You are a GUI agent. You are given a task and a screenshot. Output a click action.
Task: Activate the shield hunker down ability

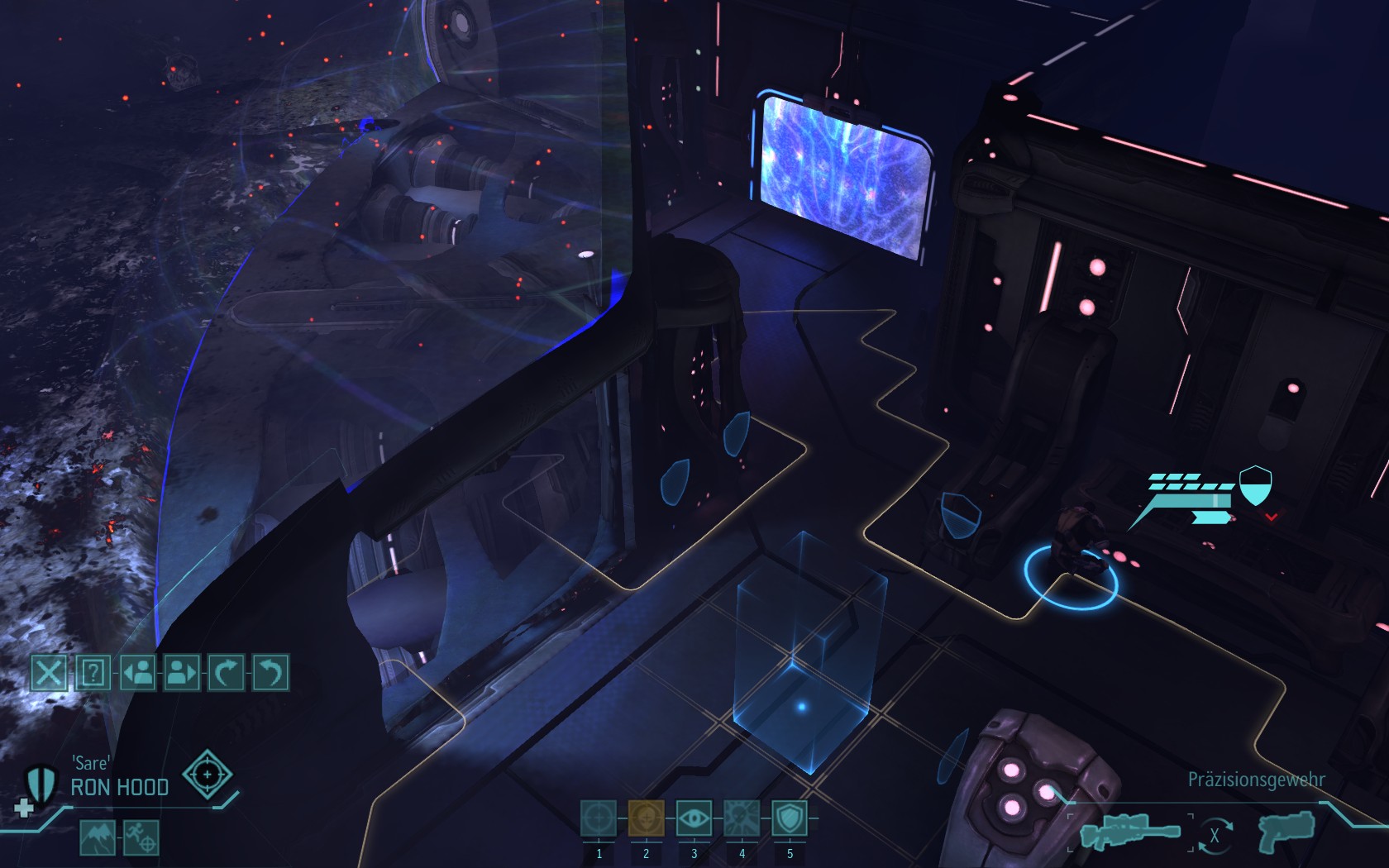[790, 819]
